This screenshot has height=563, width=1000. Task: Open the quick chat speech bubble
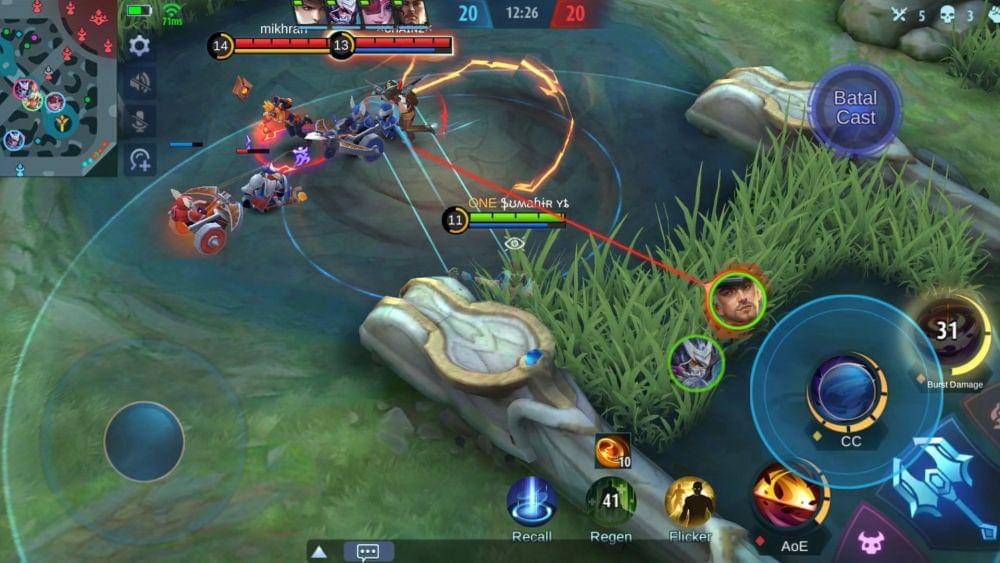pos(368,551)
